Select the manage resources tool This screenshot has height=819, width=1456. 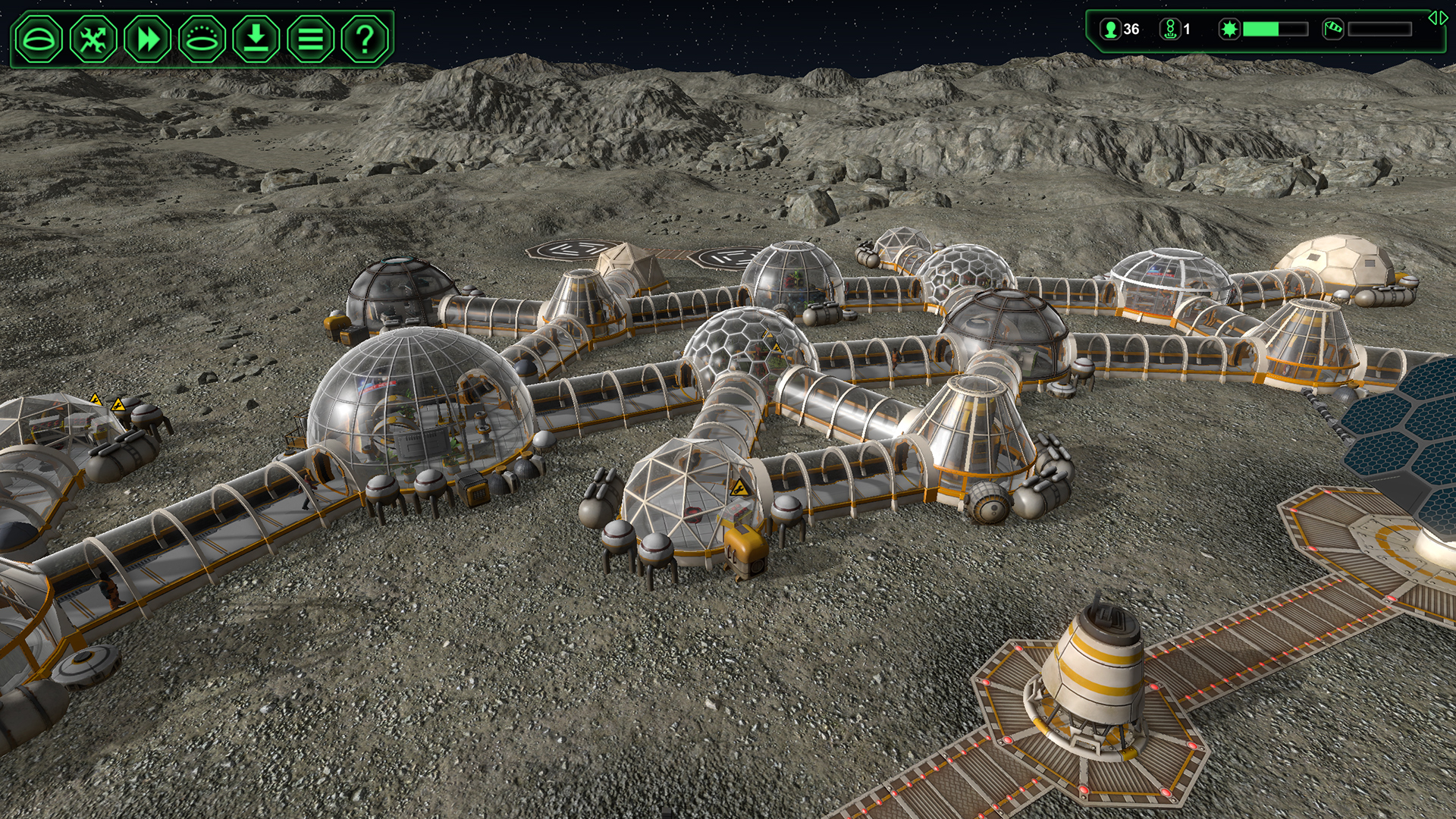94,39
